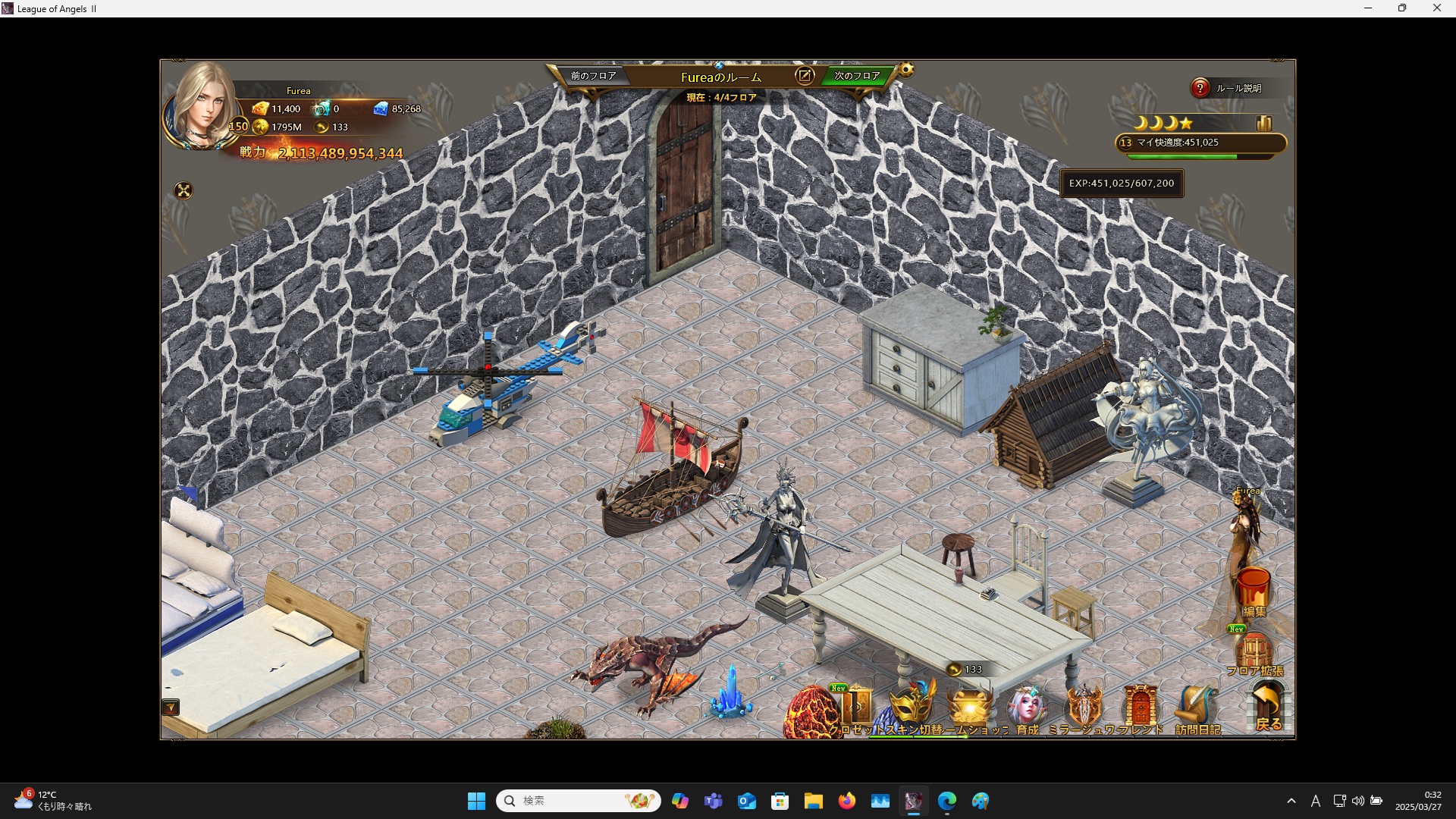This screenshot has height=819, width=1456.
Task: Edit the room name with pencil icon
Action: [804, 75]
